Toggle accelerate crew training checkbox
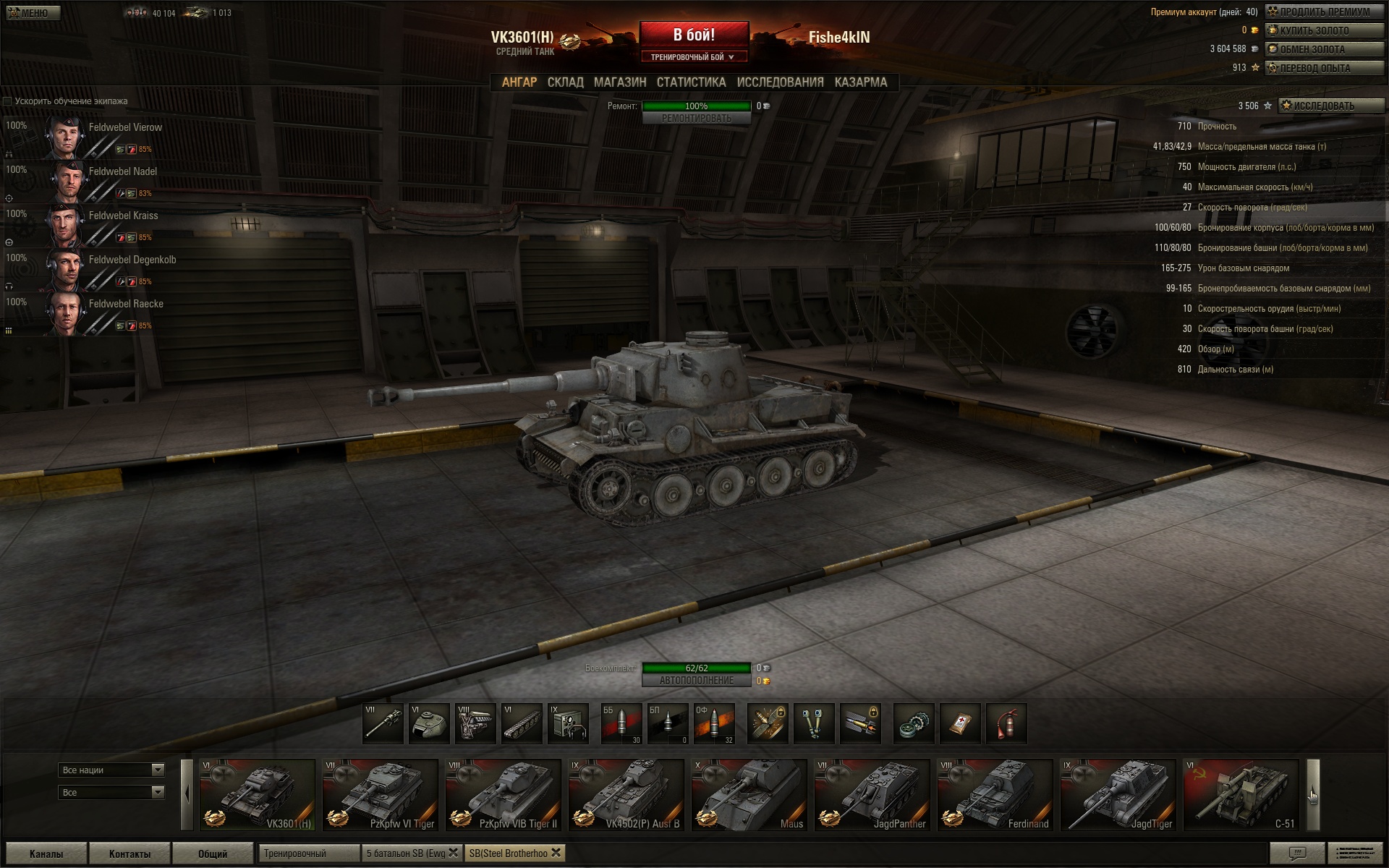The height and width of the screenshot is (868, 1389). click(8, 101)
